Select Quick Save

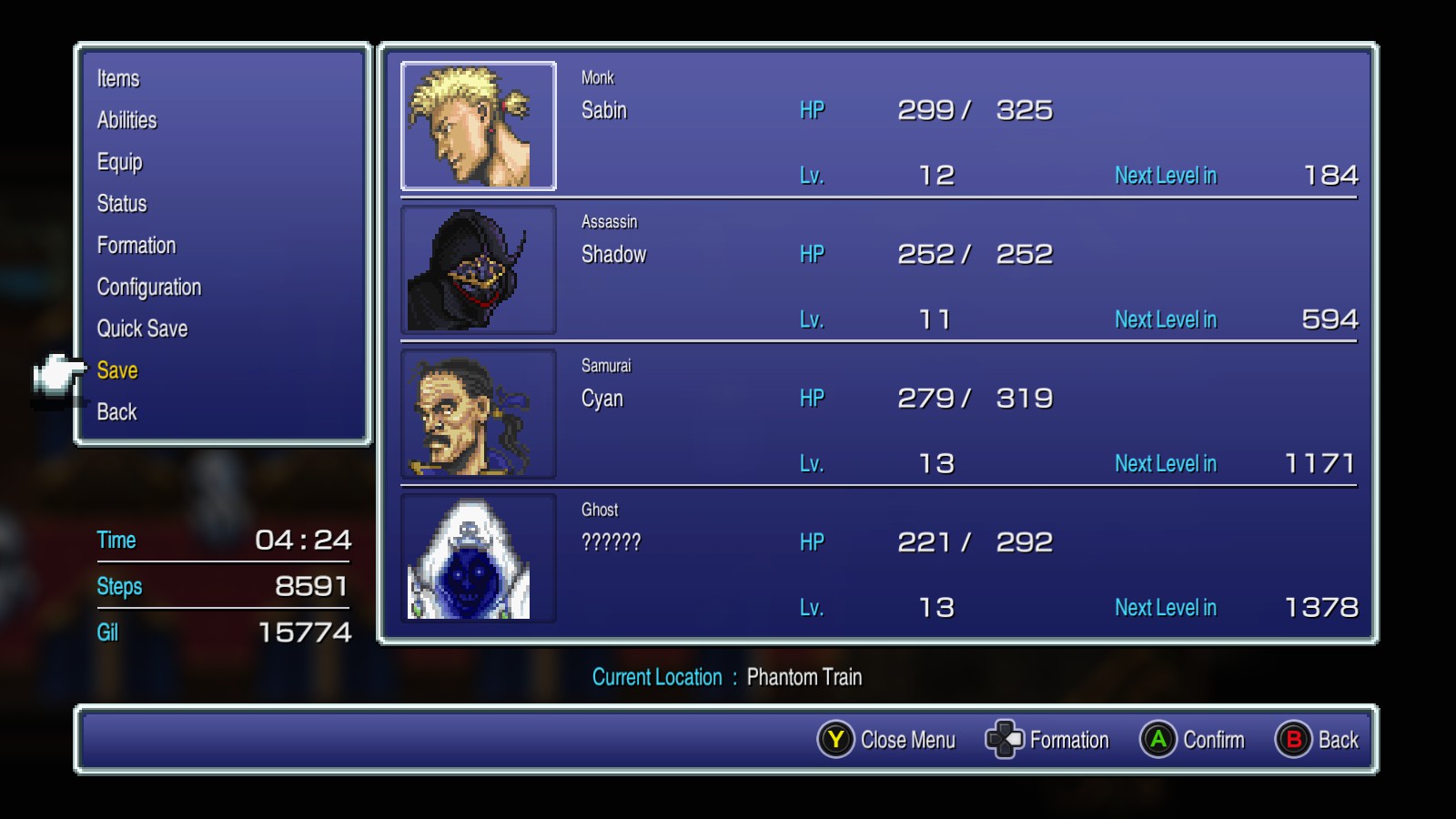point(142,329)
